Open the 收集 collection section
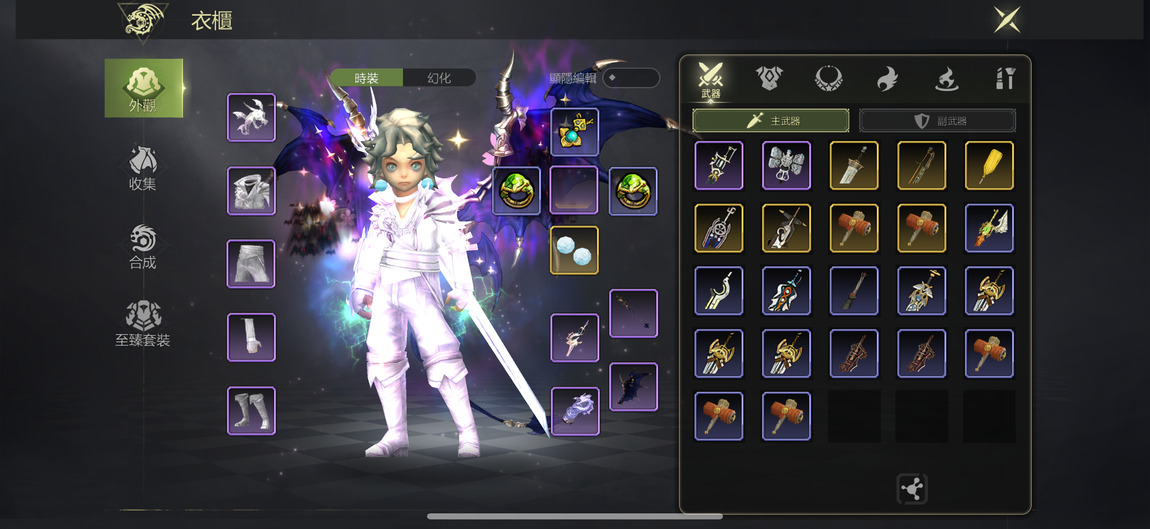Screen dimensions: 1150x529 142,168
